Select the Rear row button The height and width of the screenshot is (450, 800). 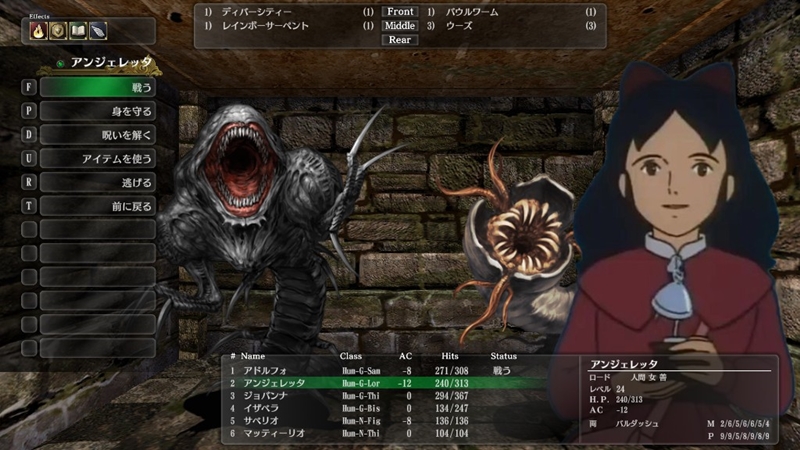tap(399, 40)
